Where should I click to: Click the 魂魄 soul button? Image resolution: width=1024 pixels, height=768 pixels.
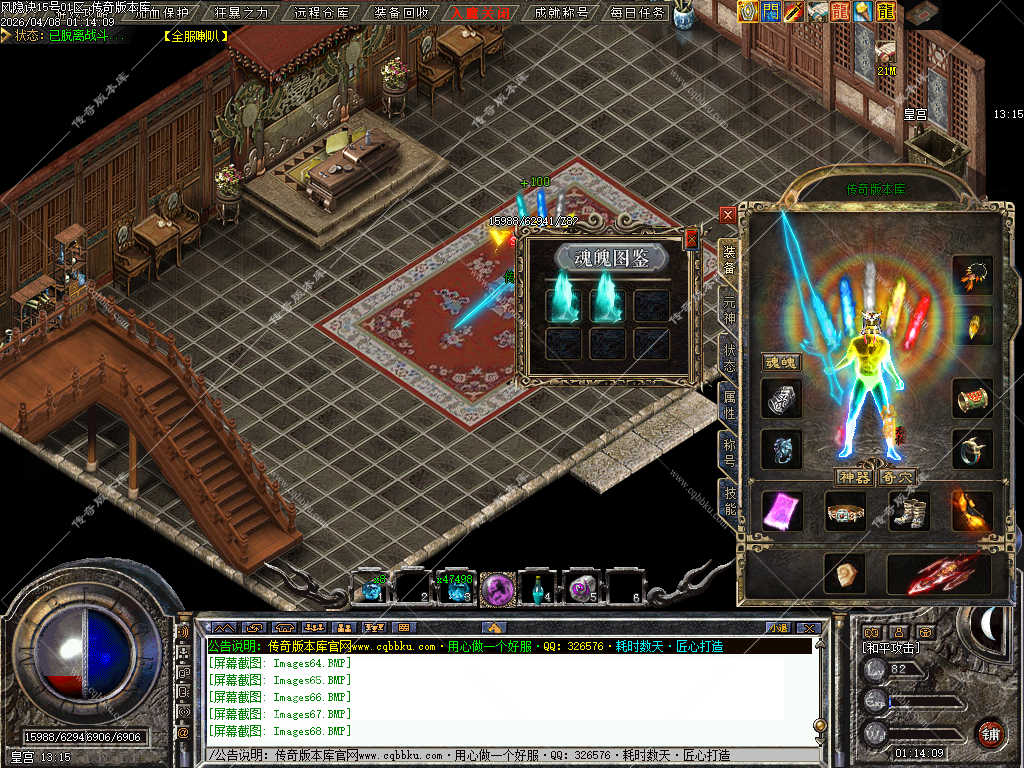(x=782, y=362)
